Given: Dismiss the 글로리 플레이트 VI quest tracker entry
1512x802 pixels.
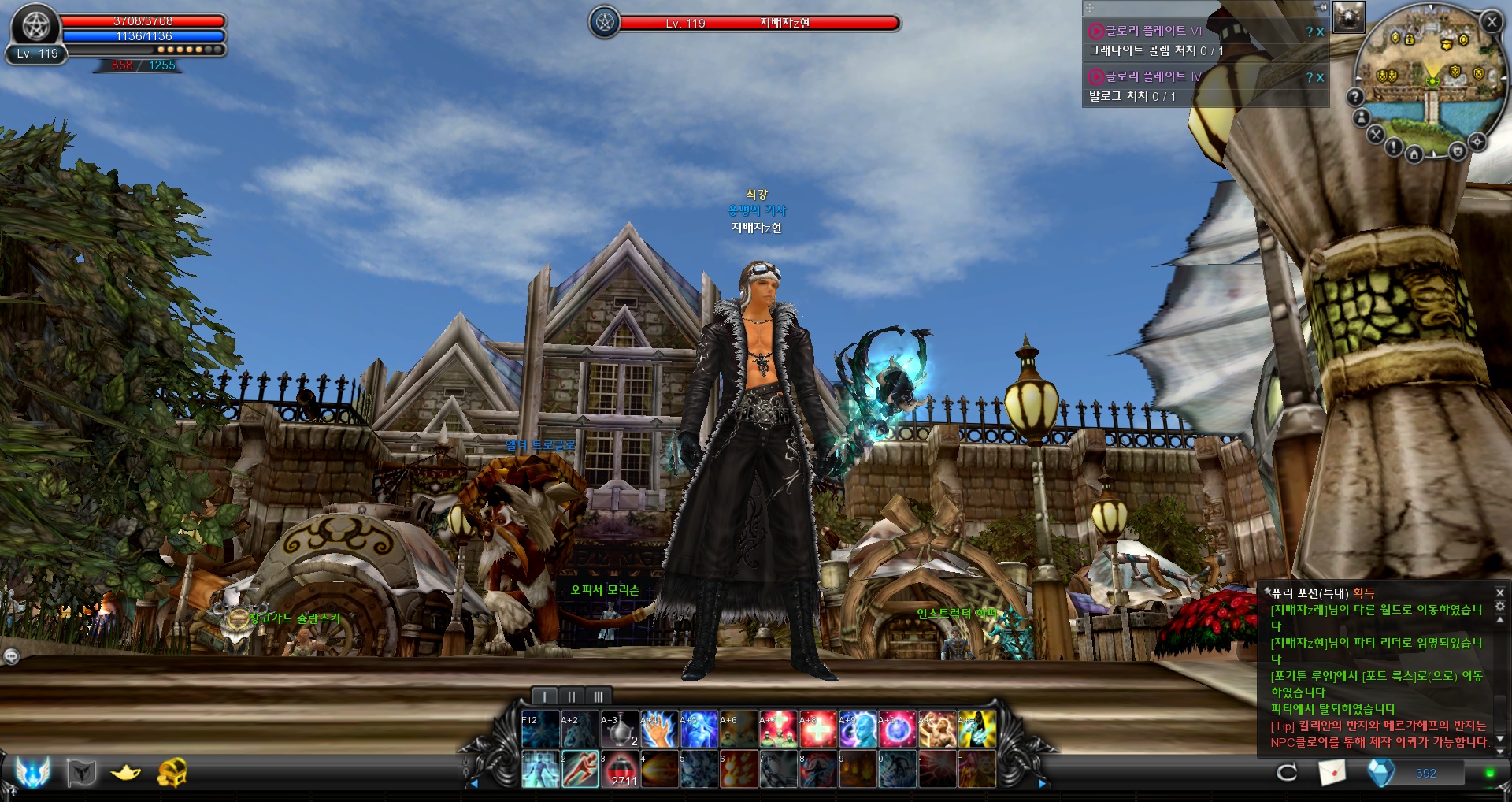Looking at the screenshot, I should [1320, 32].
